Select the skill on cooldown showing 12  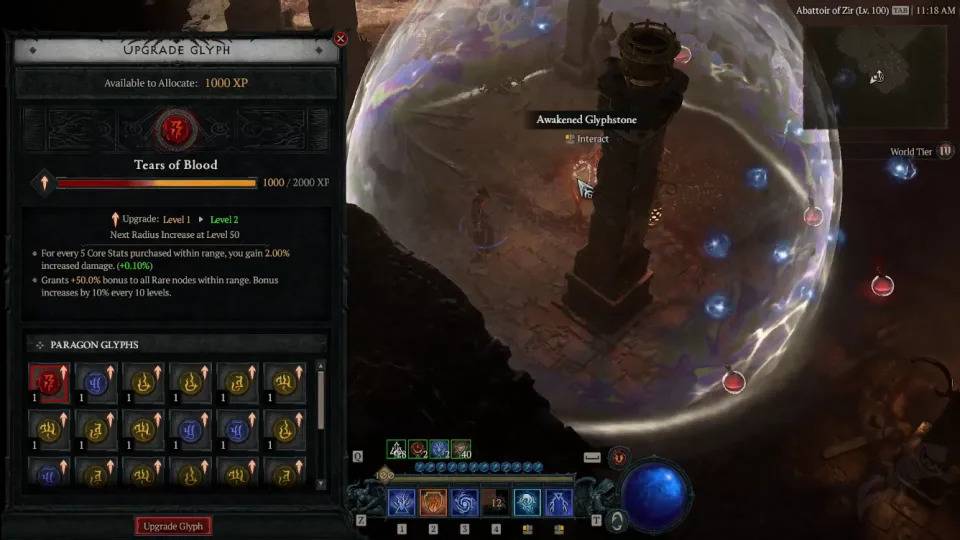coord(496,503)
